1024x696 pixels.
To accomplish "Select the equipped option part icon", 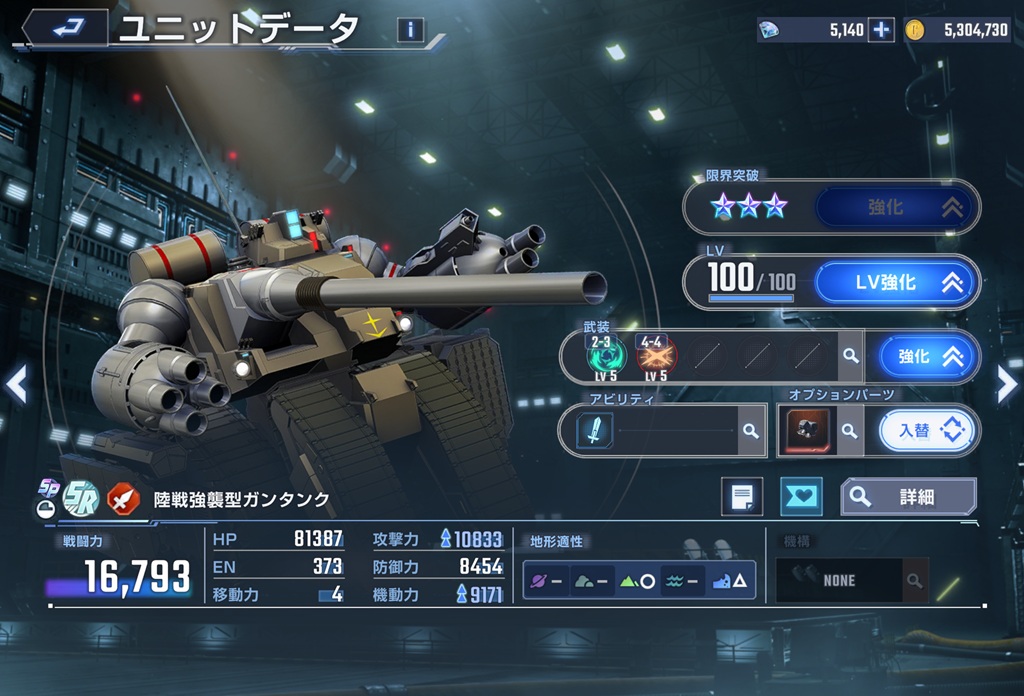I will 804,431.
